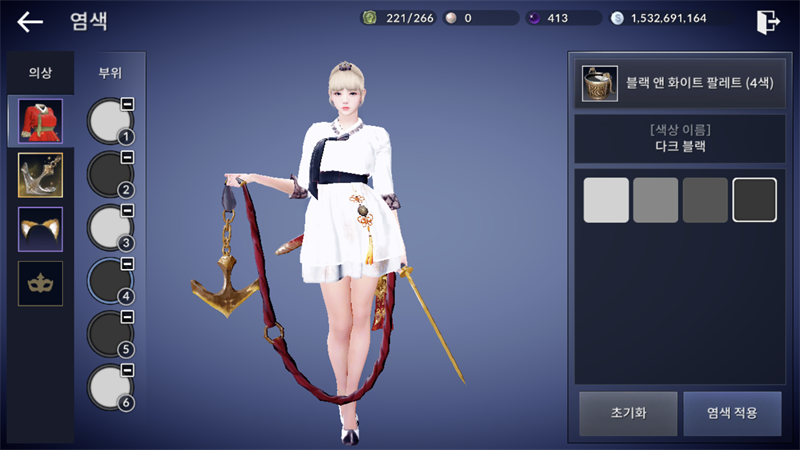The image size is (800, 450).
Task: Exit the dye screen via door icon
Action: pyautogui.click(x=768, y=22)
